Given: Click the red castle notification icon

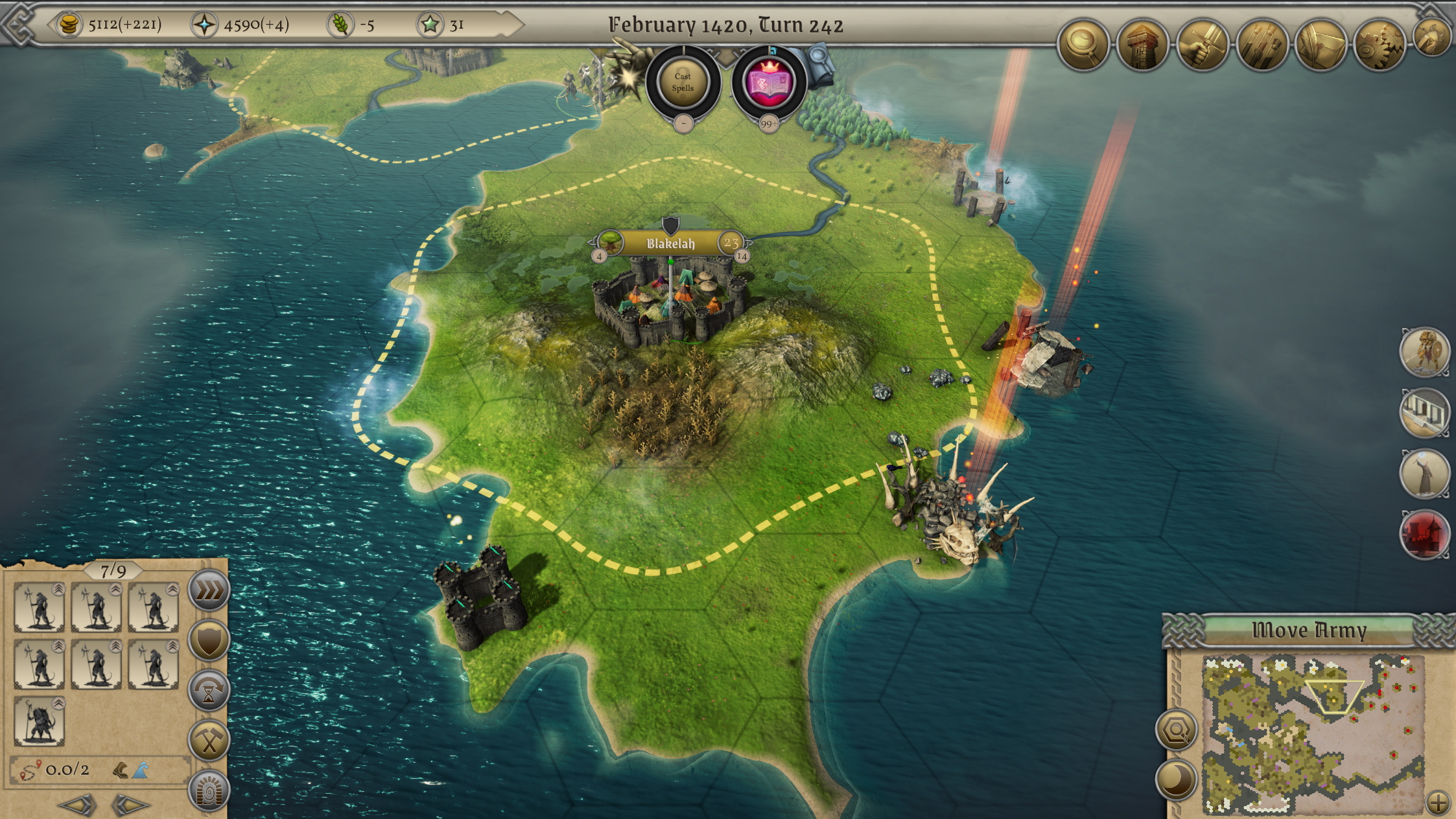Looking at the screenshot, I should (x=1424, y=535).
